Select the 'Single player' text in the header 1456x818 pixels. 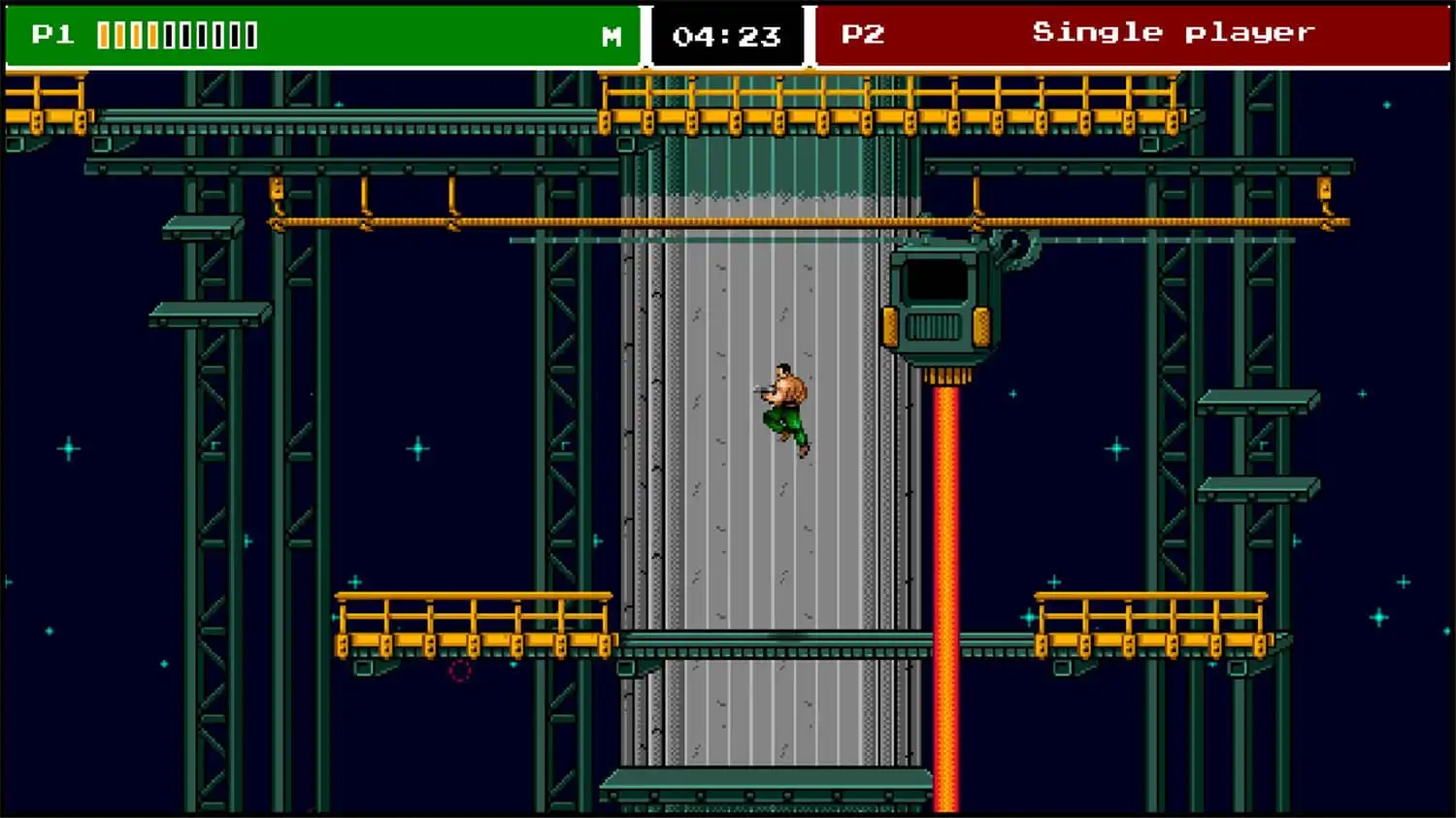point(1173,31)
